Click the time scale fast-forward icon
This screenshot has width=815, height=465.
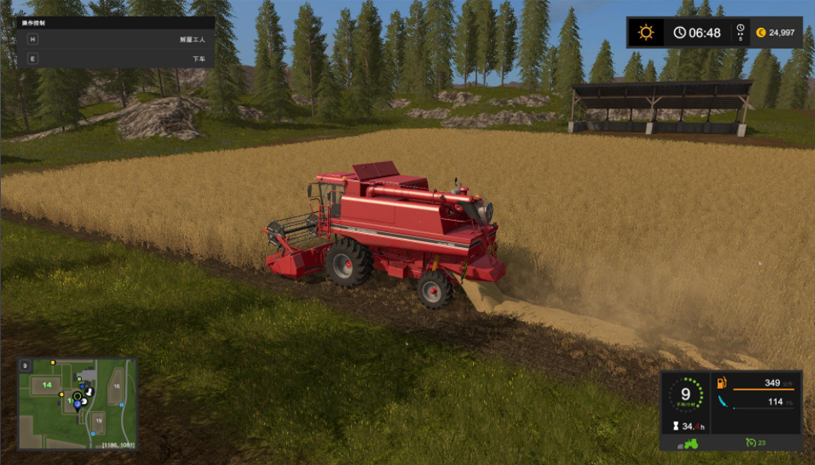(x=741, y=33)
